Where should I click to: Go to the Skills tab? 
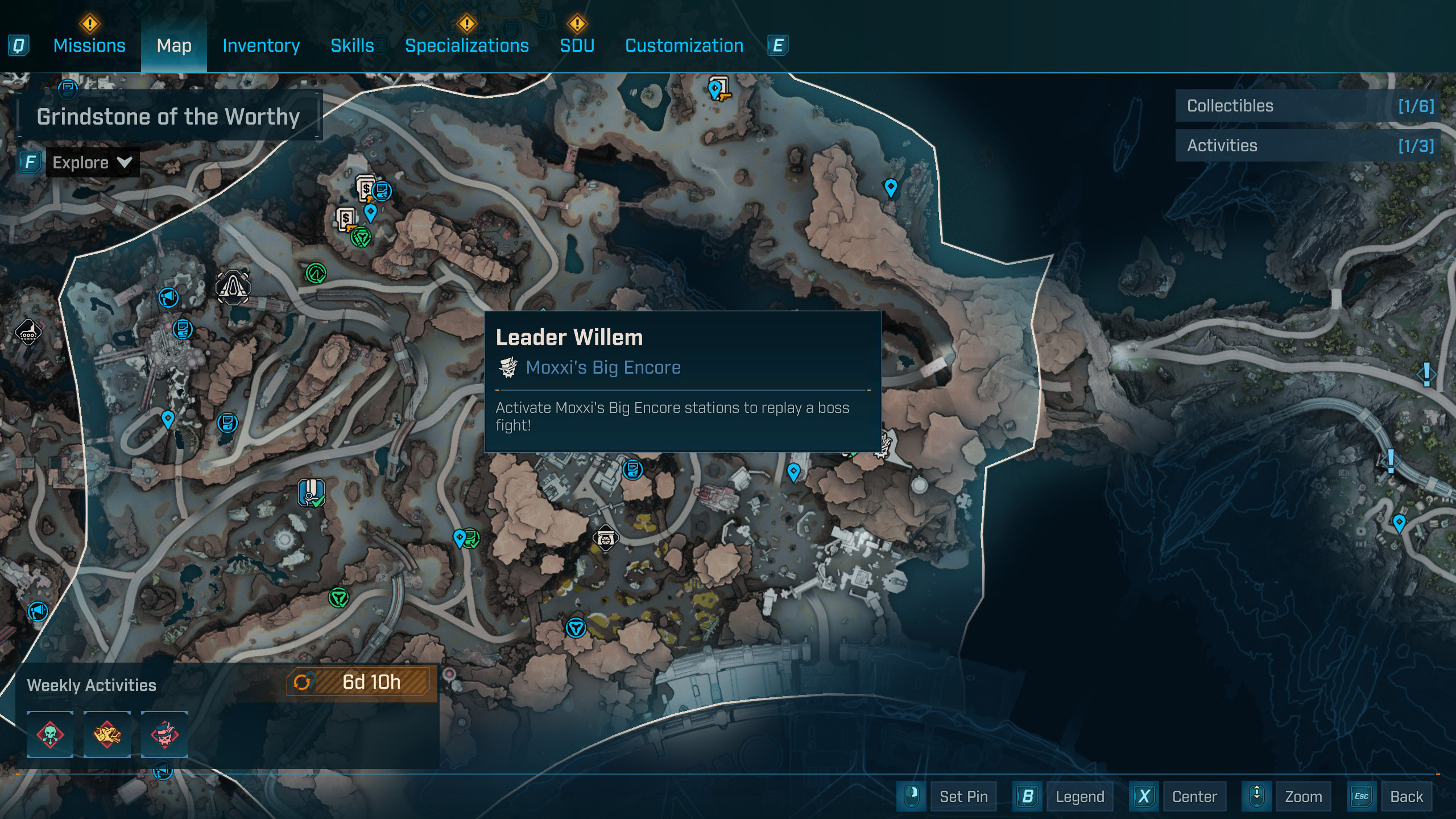click(352, 45)
